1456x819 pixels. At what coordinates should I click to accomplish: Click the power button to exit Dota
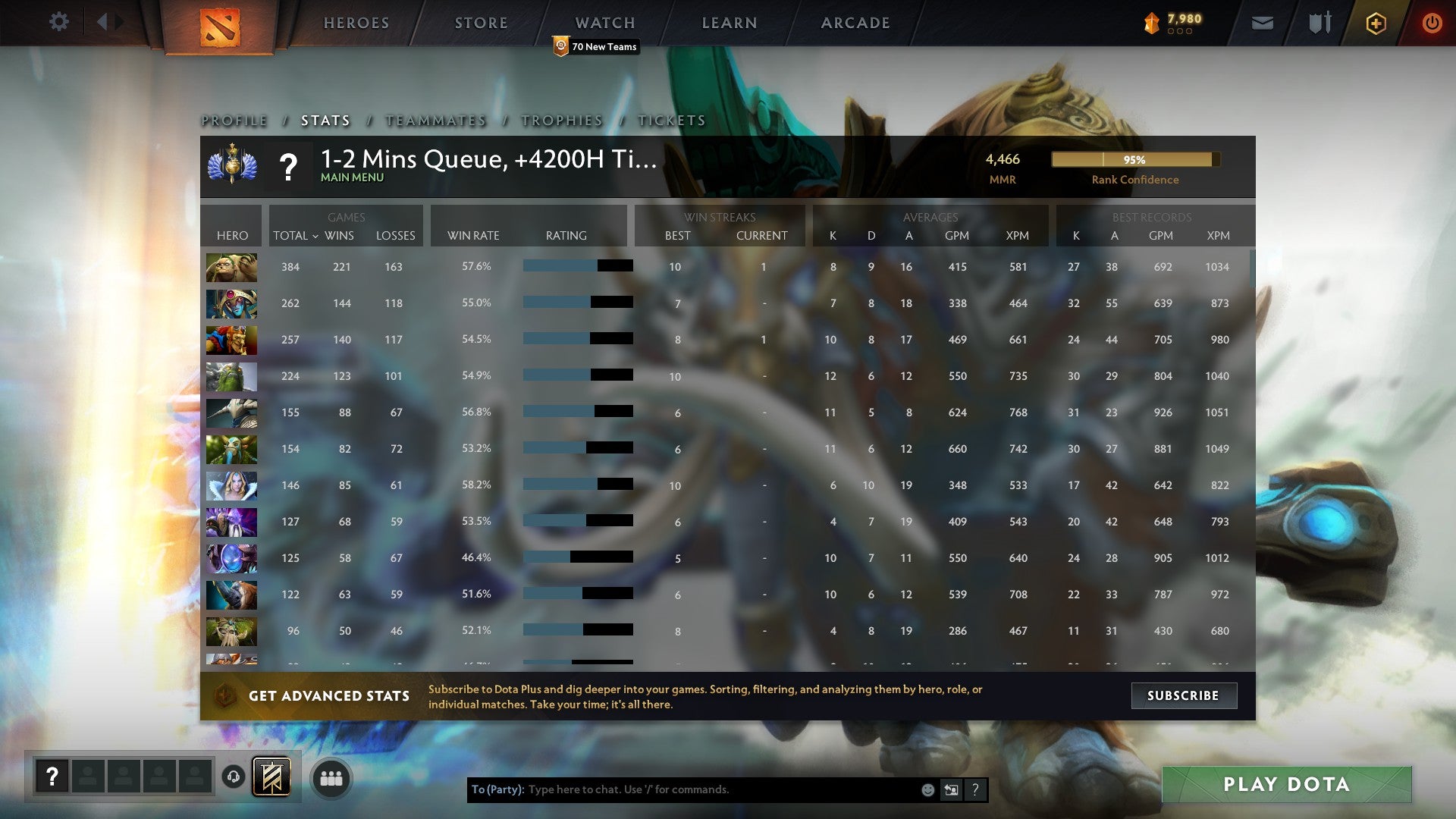pos(1432,23)
